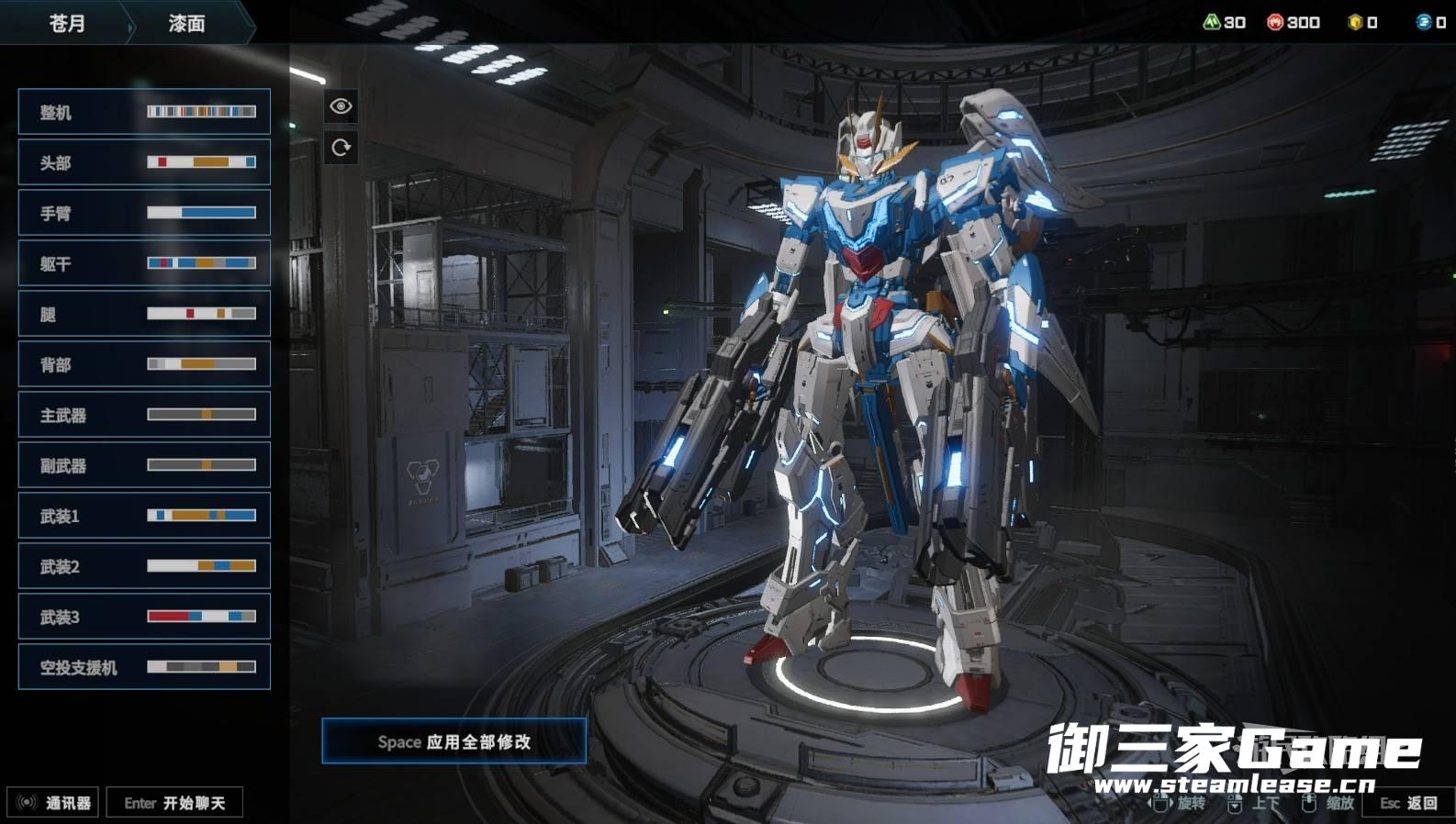Pick the 腿 leg paint row

144,314
